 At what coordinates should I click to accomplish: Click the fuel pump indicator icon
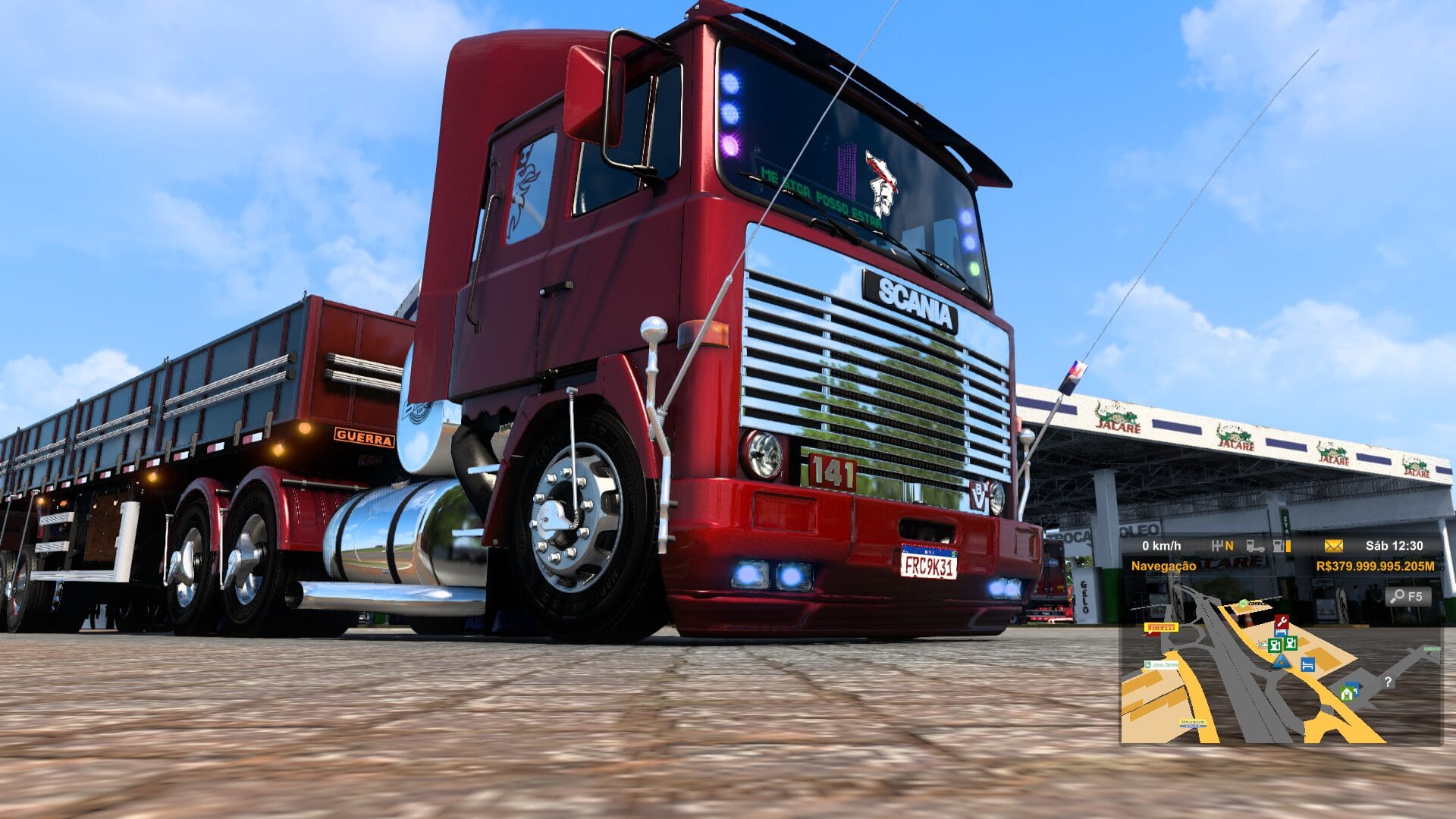click(x=1278, y=547)
